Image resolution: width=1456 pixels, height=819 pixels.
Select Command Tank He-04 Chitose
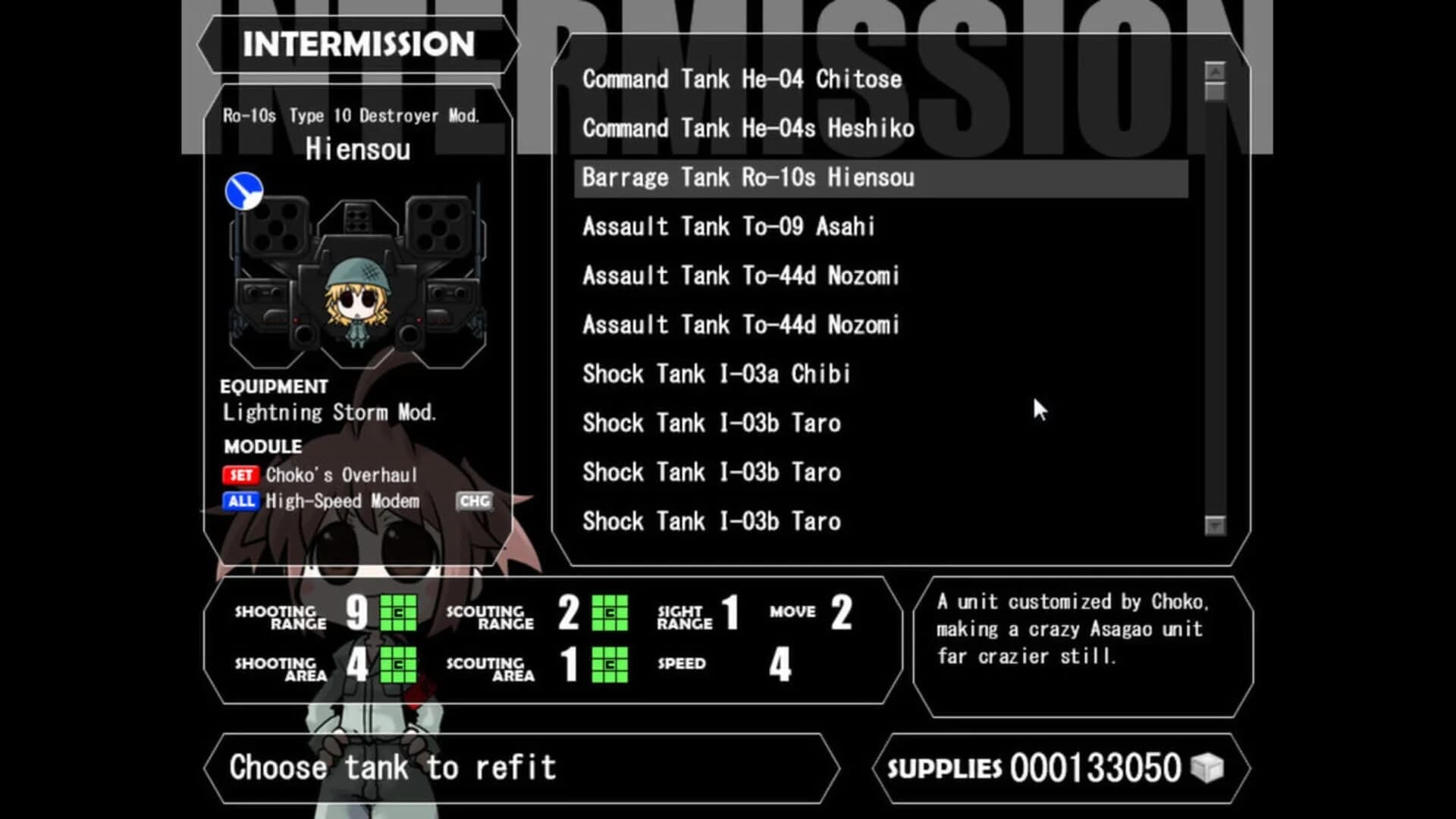click(x=742, y=79)
